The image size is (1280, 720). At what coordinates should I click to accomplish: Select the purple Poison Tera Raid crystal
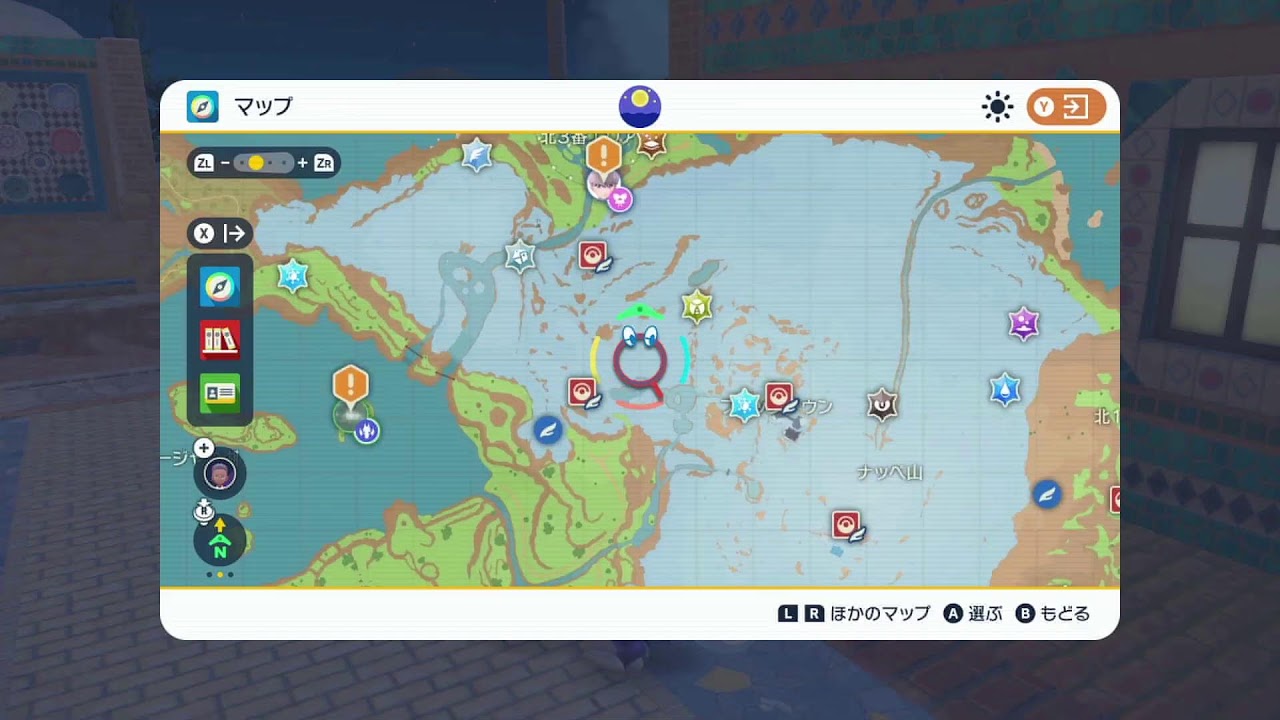[x=1023, y=323]
